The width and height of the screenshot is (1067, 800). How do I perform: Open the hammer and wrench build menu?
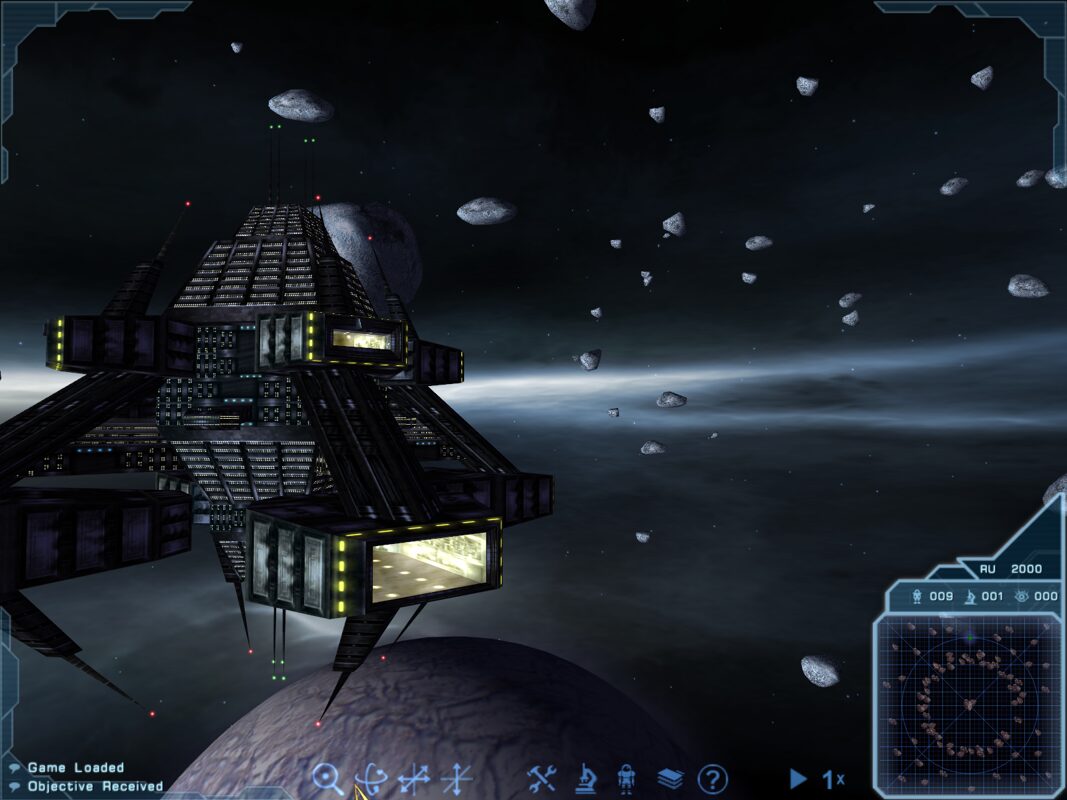click(541, 778)
